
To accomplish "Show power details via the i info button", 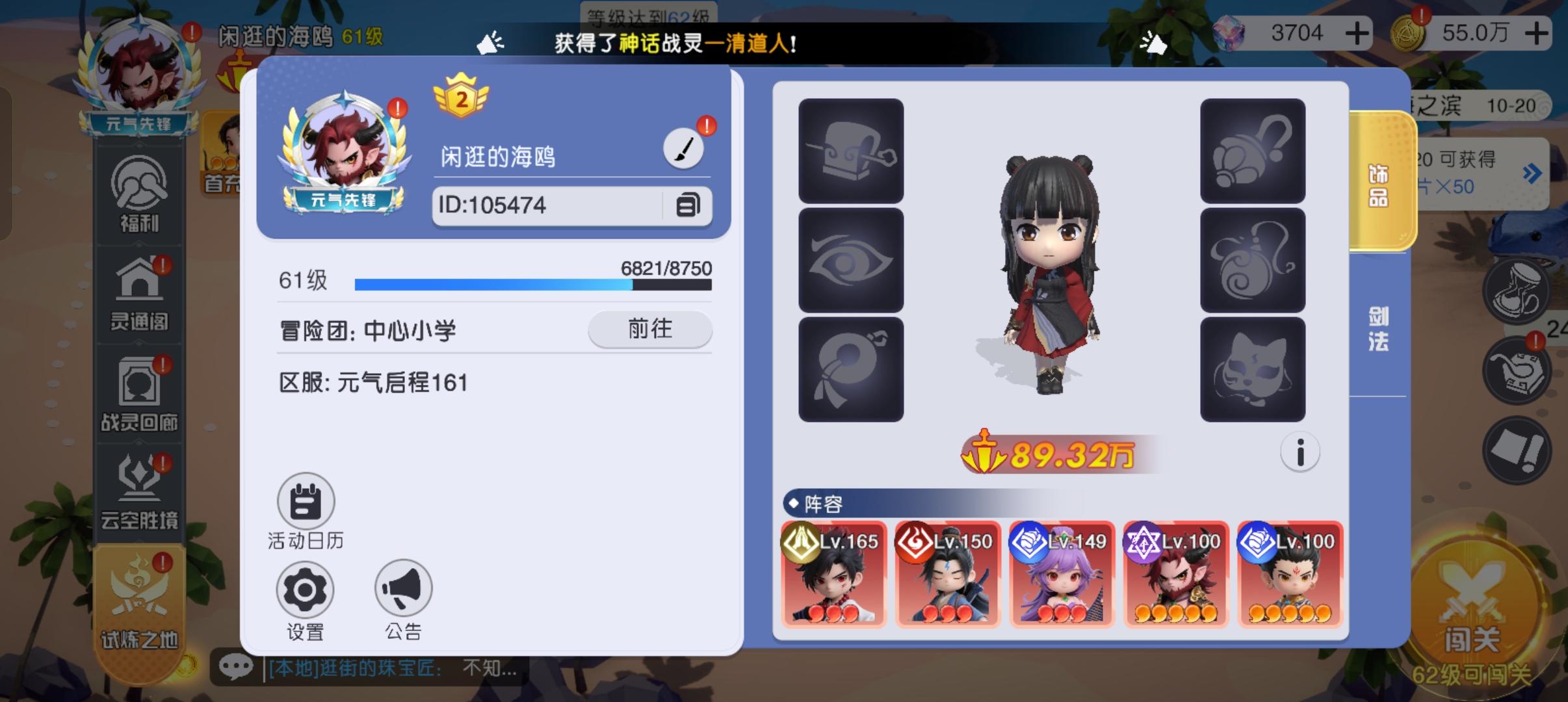I will [x=1300, y=453].
